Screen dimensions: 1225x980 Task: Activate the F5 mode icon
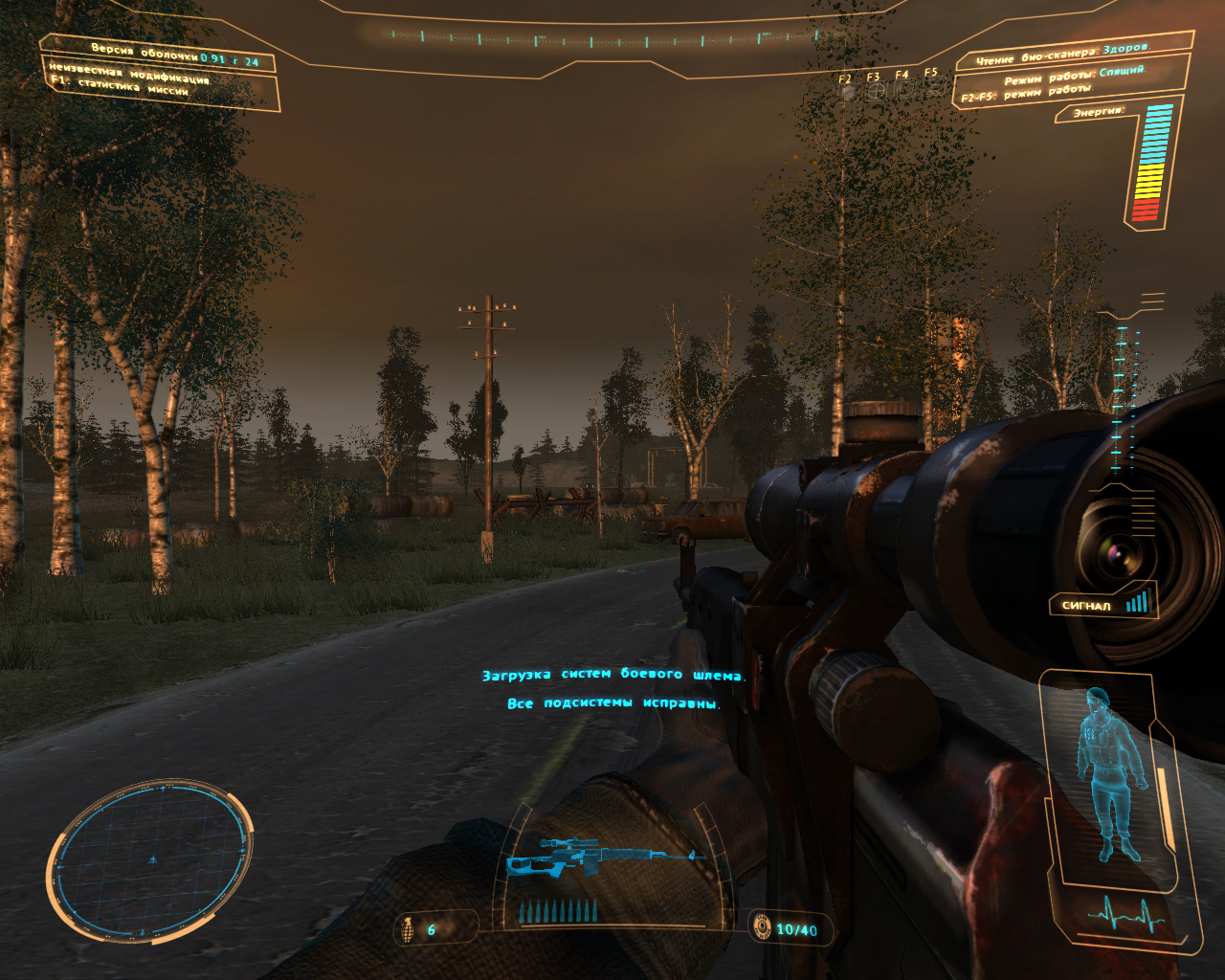click(x=932, y=89)
